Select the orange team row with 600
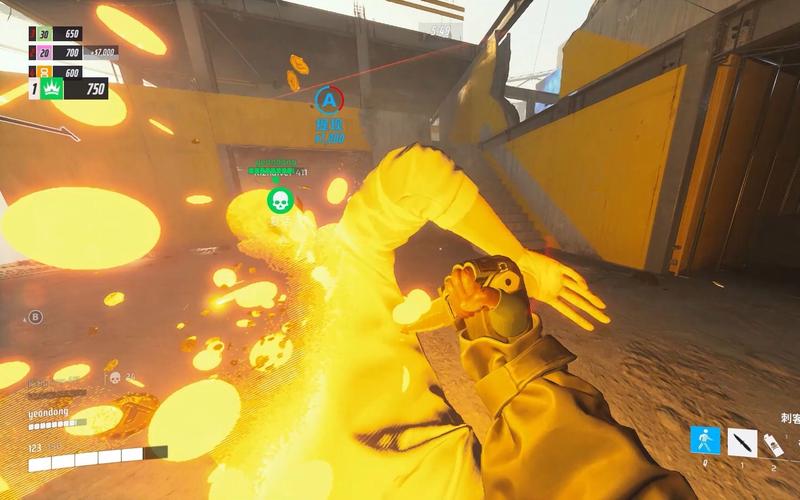The width and height of the screenshot is (800, 500). 58,71
